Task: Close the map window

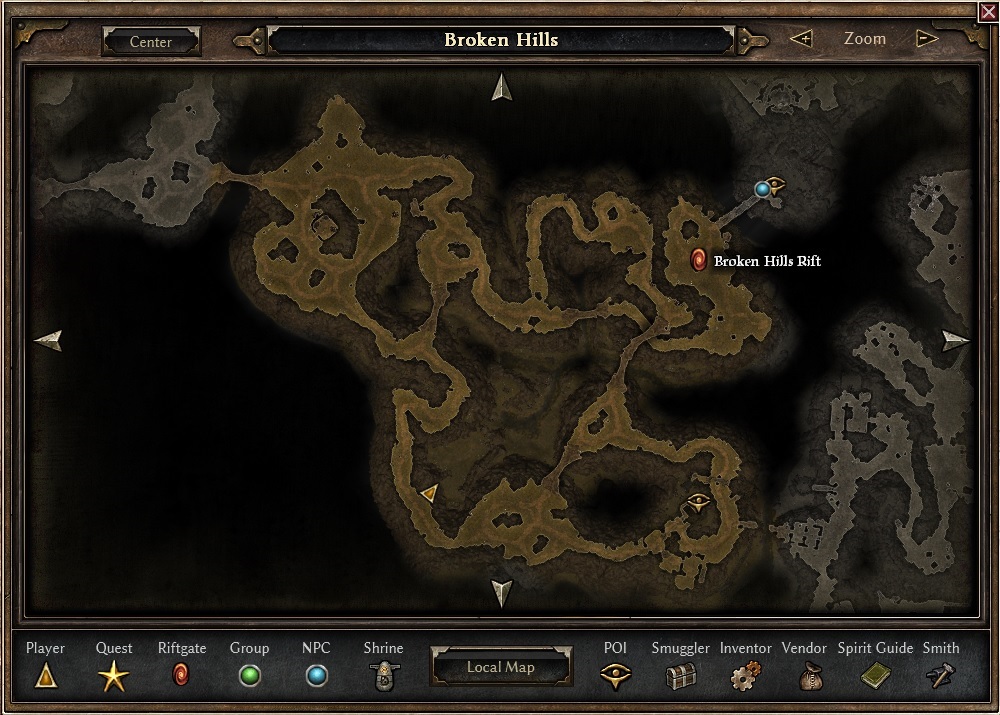Action: click(988, 11)
